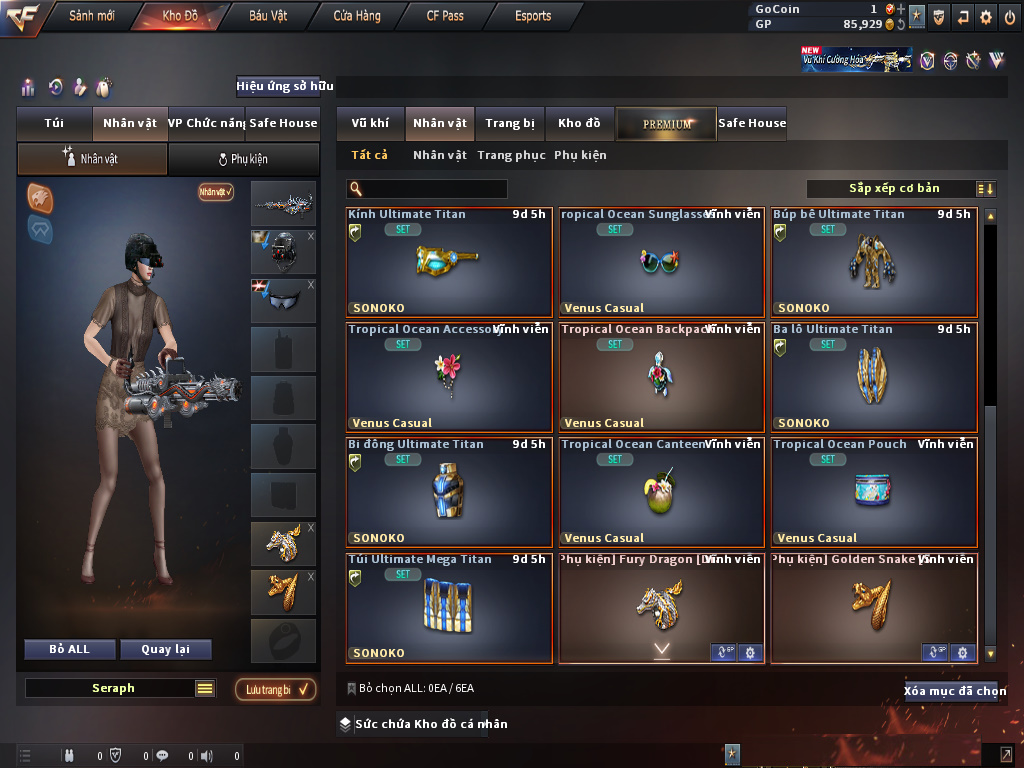Click the Quay lại button
Viewport: 1024px width, 768px height.
165,649
